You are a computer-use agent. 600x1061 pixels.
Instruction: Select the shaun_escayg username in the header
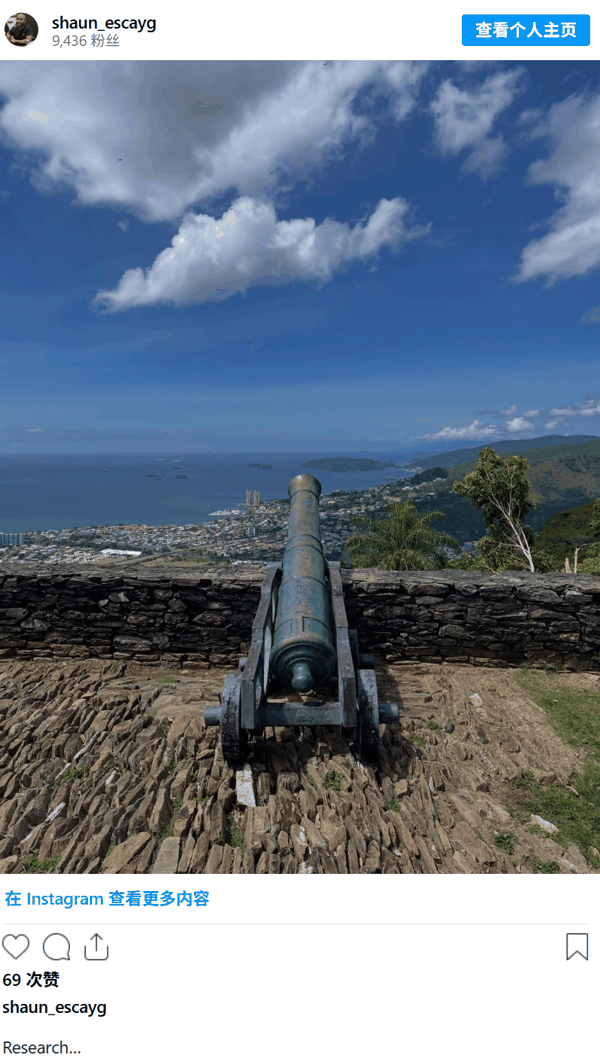104,22
